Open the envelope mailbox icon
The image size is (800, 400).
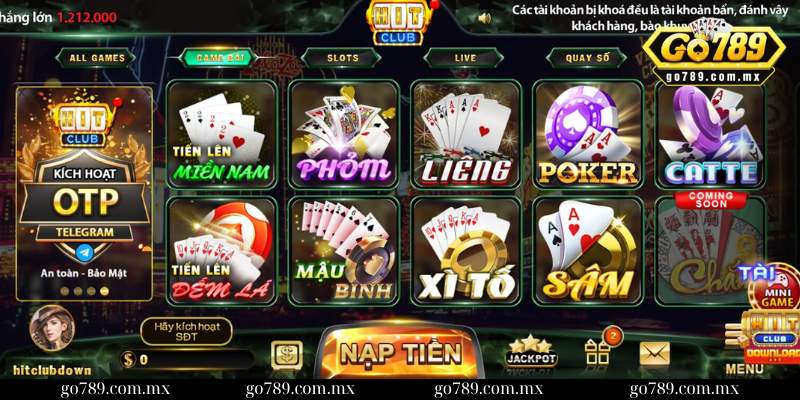(655, 352)
